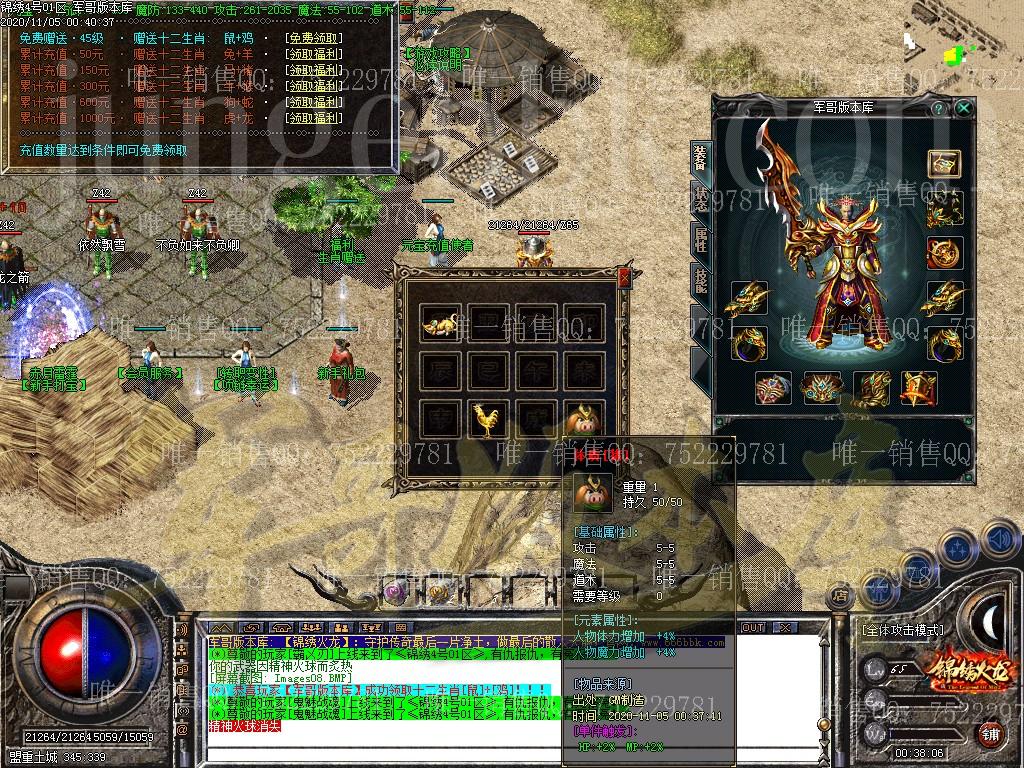Toggle the 全体攻击模式 attack mode label
The width and height of the screenshot is (1024, 768).
point(902,631)
